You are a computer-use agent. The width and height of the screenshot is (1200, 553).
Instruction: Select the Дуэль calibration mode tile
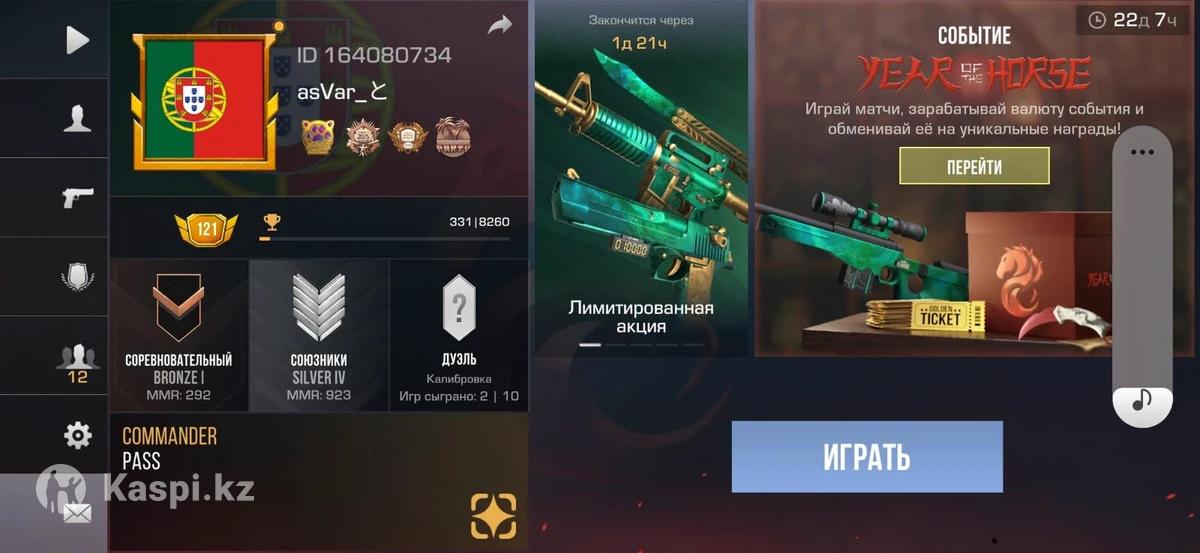point(458,335)
